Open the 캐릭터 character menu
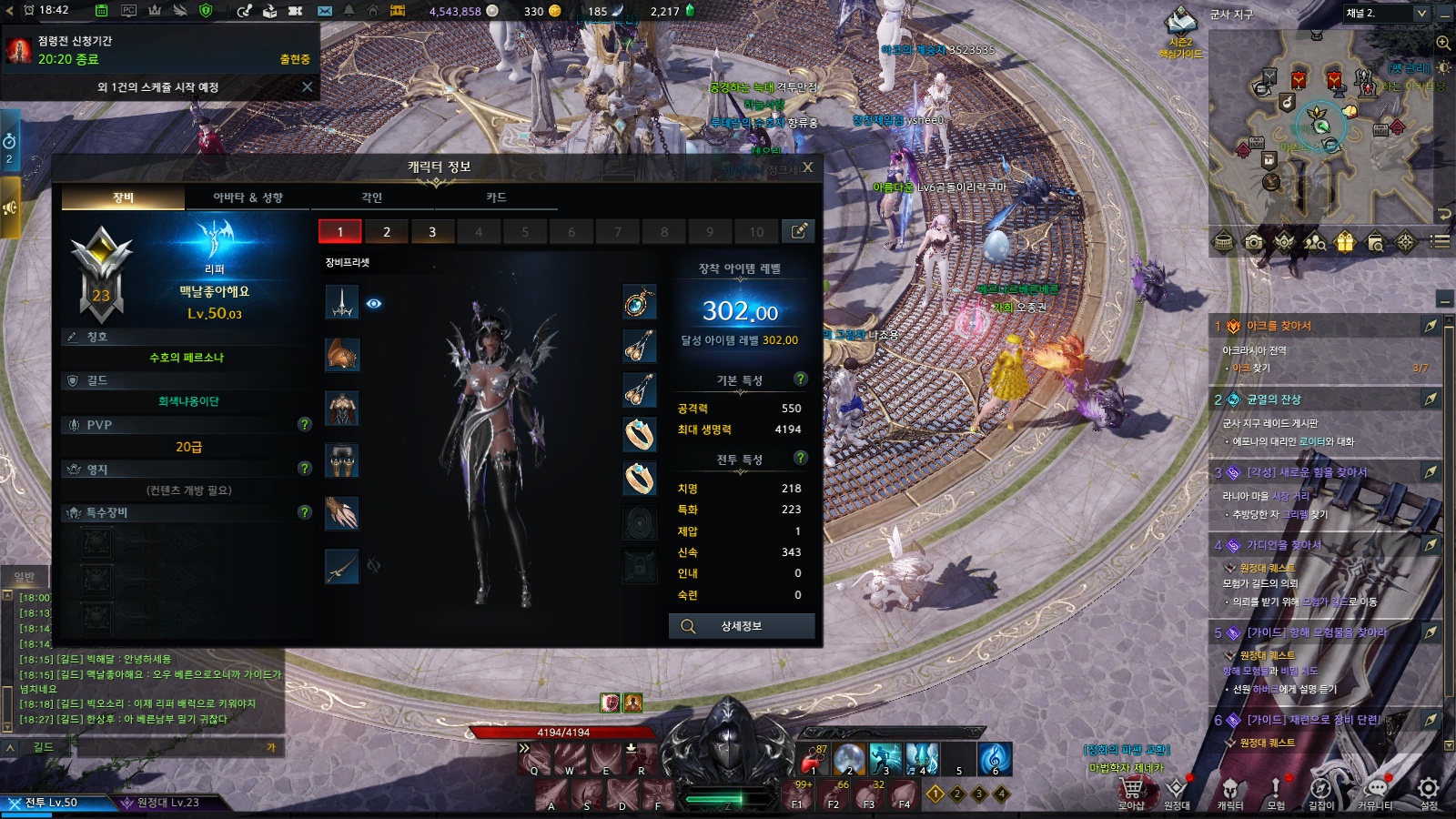This screenshot has width=1456, height=819. click(1229, 791)
